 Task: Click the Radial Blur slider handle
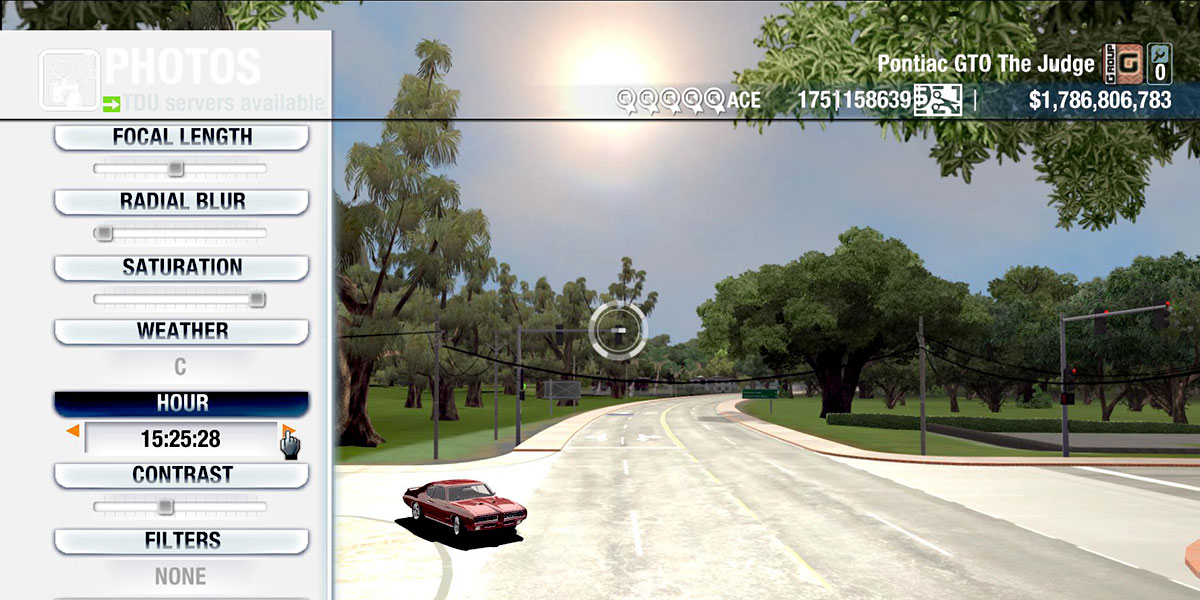[x=103, y=233]
